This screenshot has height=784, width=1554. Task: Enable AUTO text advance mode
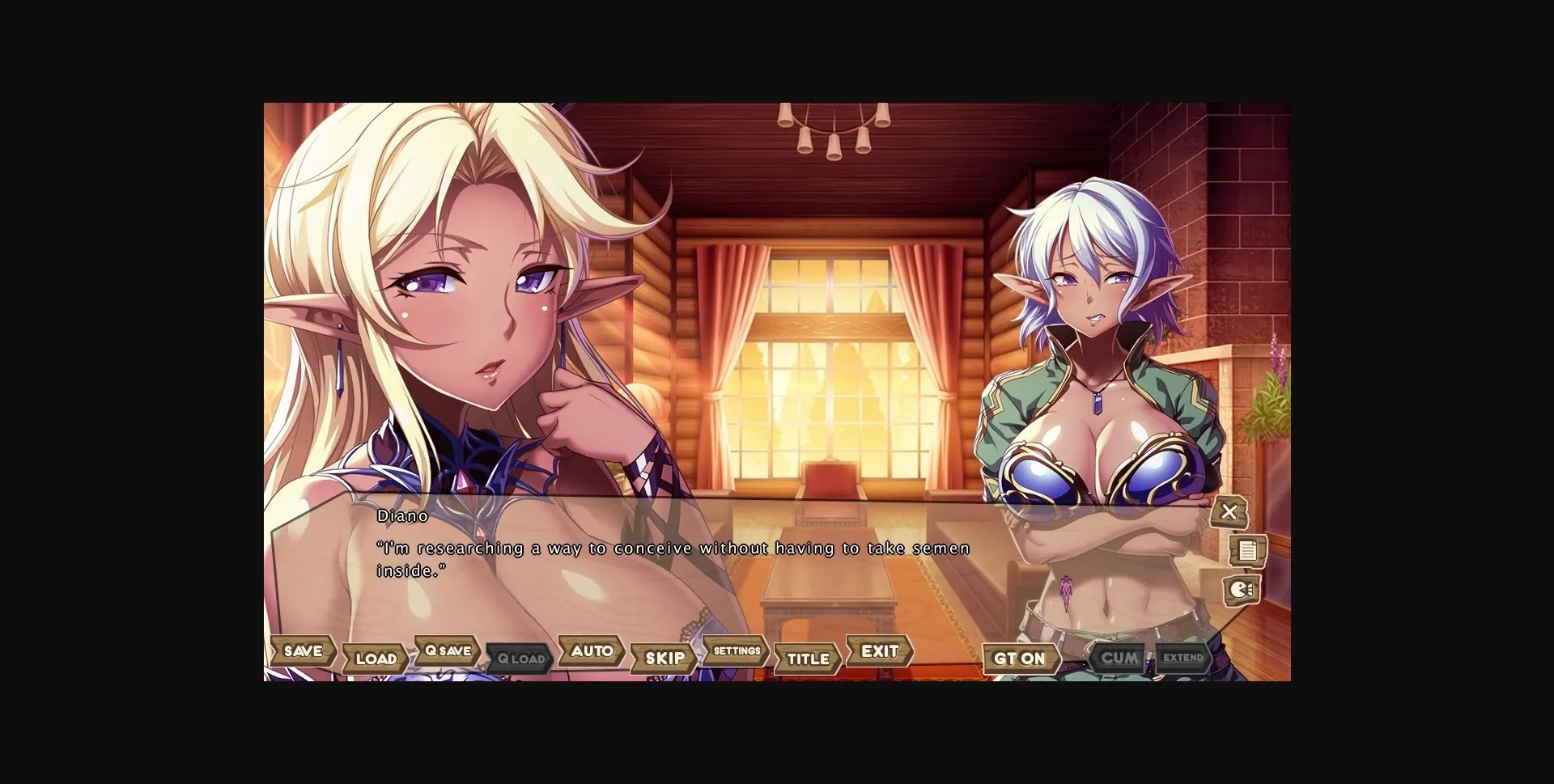click(x=591, y=651)
